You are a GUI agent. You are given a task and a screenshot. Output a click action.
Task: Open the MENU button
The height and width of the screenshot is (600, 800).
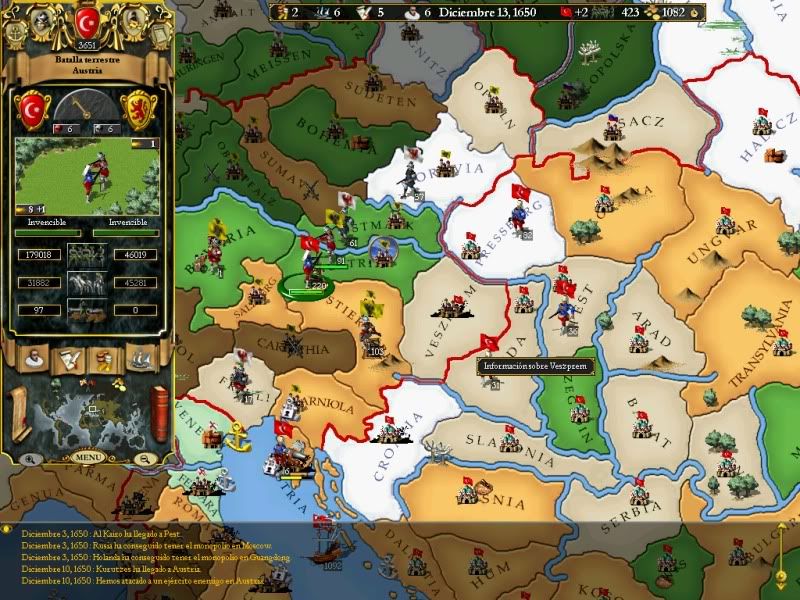pos(88,457)
